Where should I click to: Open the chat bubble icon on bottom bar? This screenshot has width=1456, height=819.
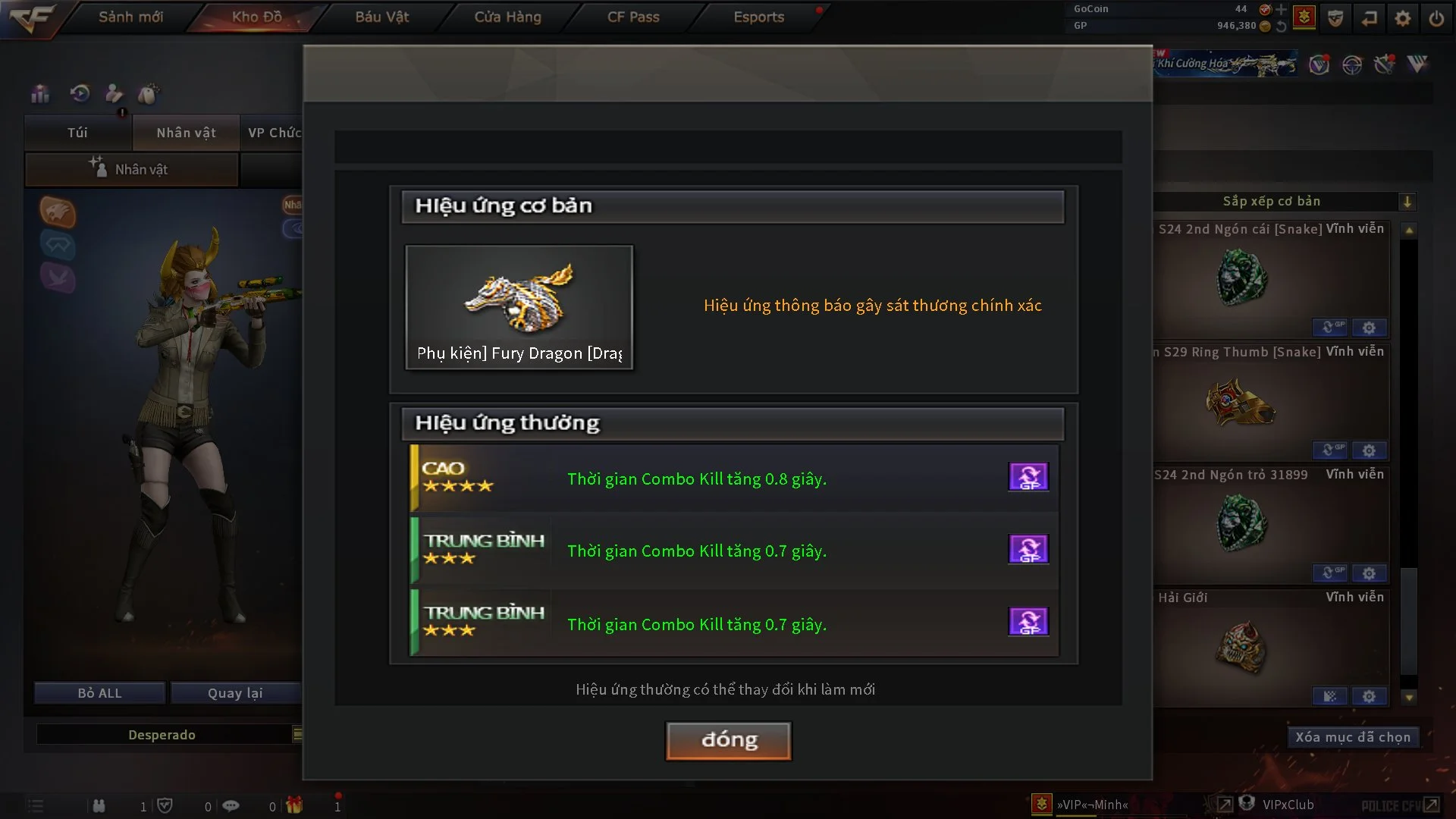231,805
